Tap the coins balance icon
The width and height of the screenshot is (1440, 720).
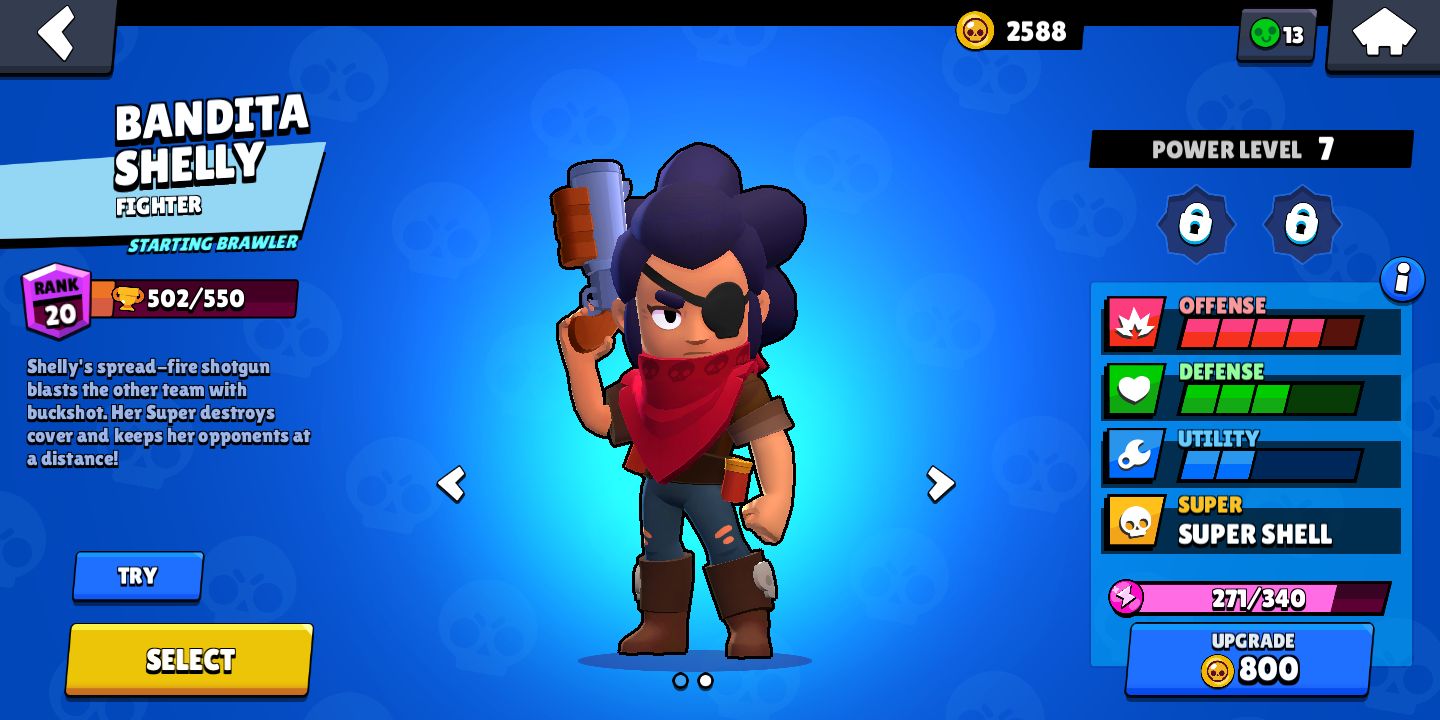(x=977, y=31)
